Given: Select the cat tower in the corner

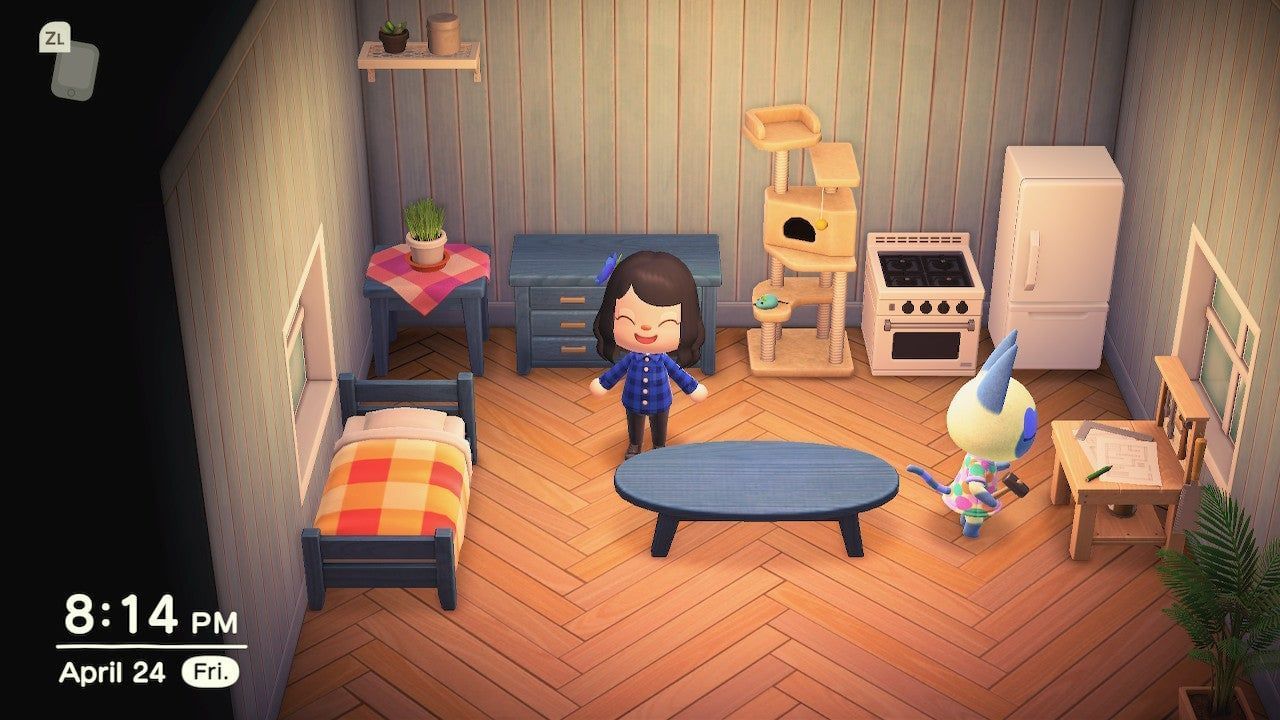Looking at the screenshot, I should point(800,230).
